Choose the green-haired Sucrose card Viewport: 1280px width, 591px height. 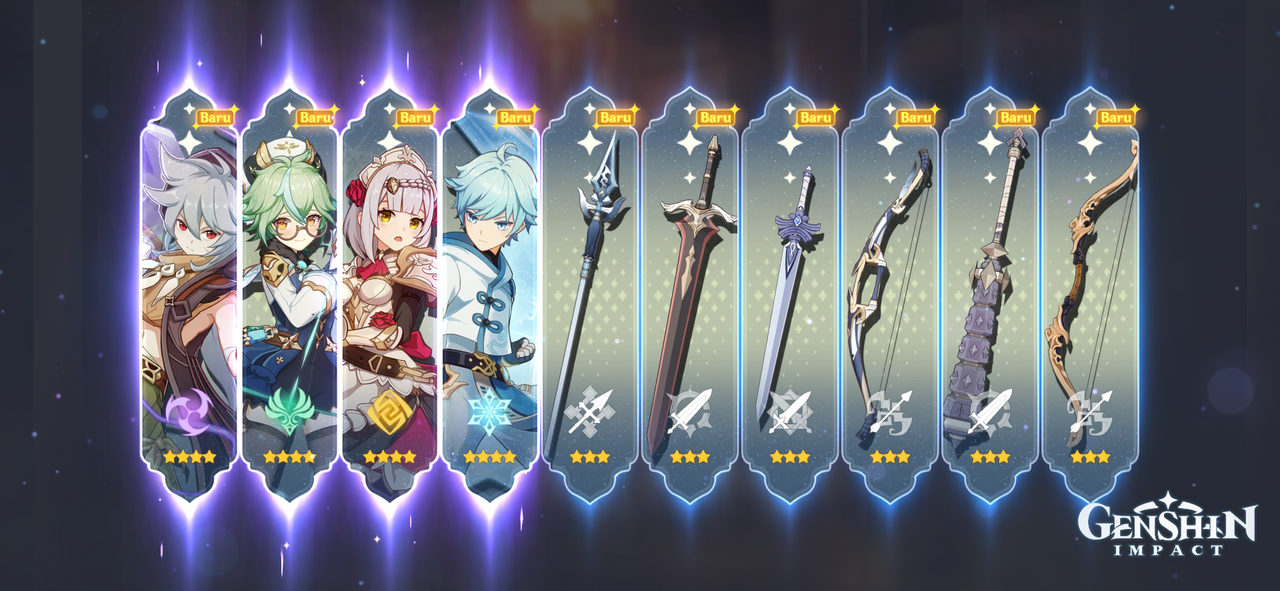[x=290, y=300]
